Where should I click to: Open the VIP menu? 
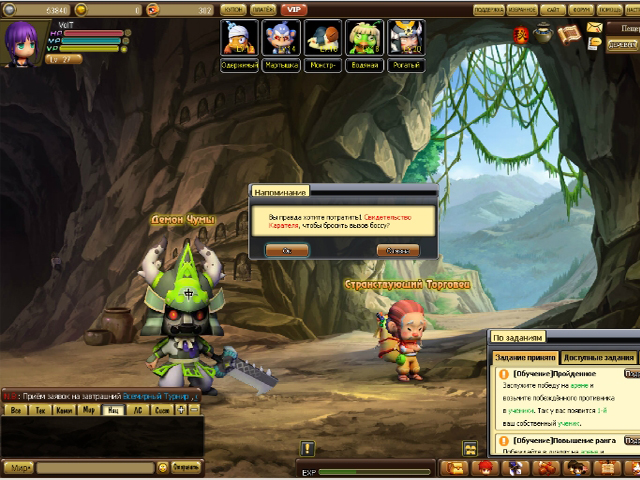(x=292, y=9)
